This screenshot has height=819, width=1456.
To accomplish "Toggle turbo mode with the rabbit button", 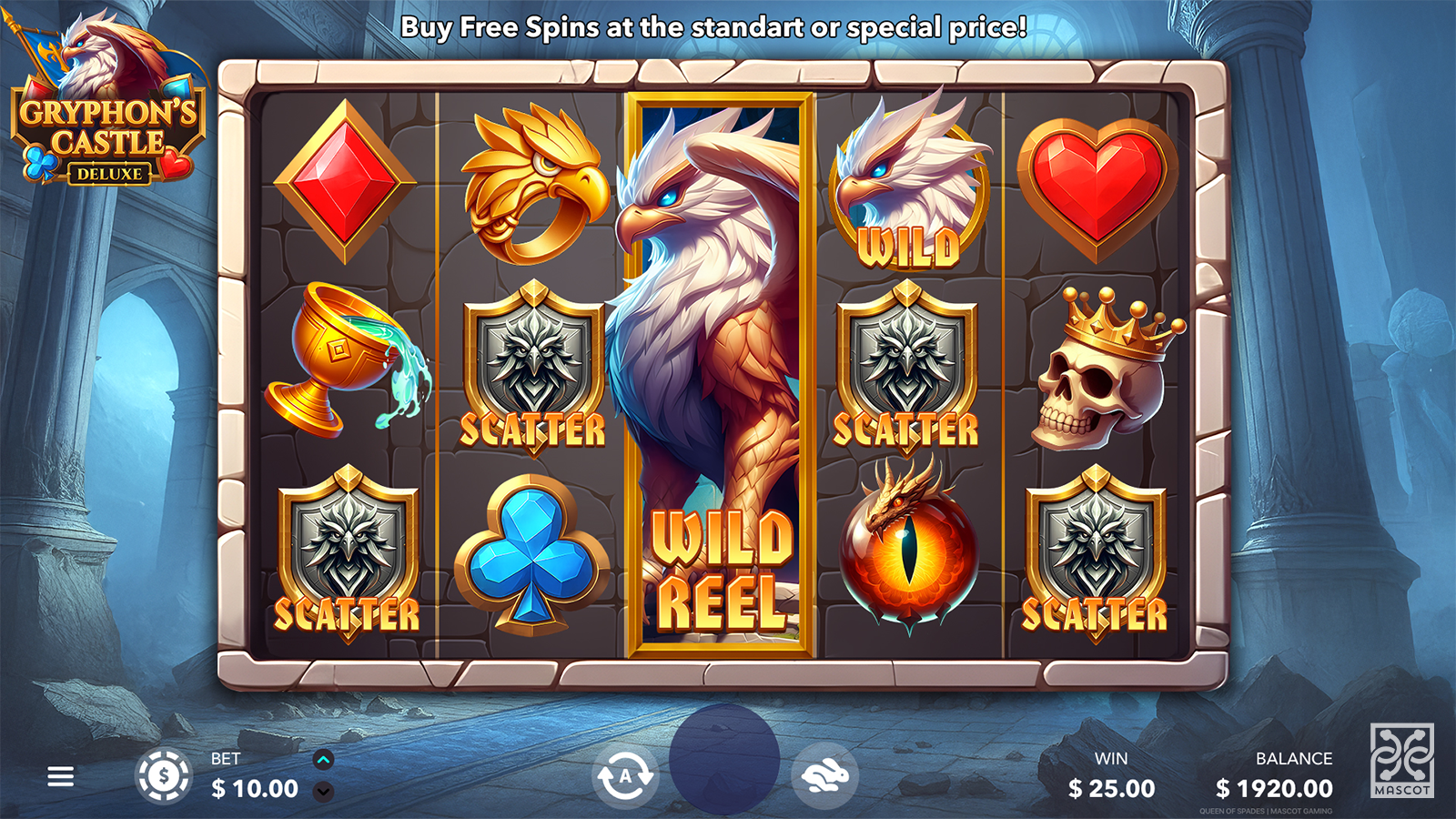I will [824, 776].
